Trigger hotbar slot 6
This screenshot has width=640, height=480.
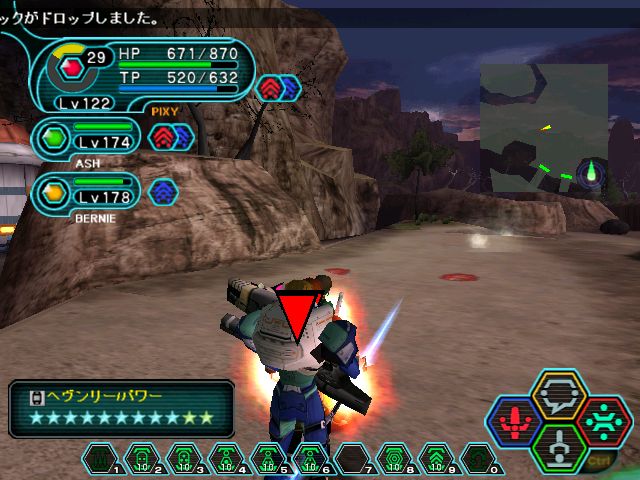309,459
